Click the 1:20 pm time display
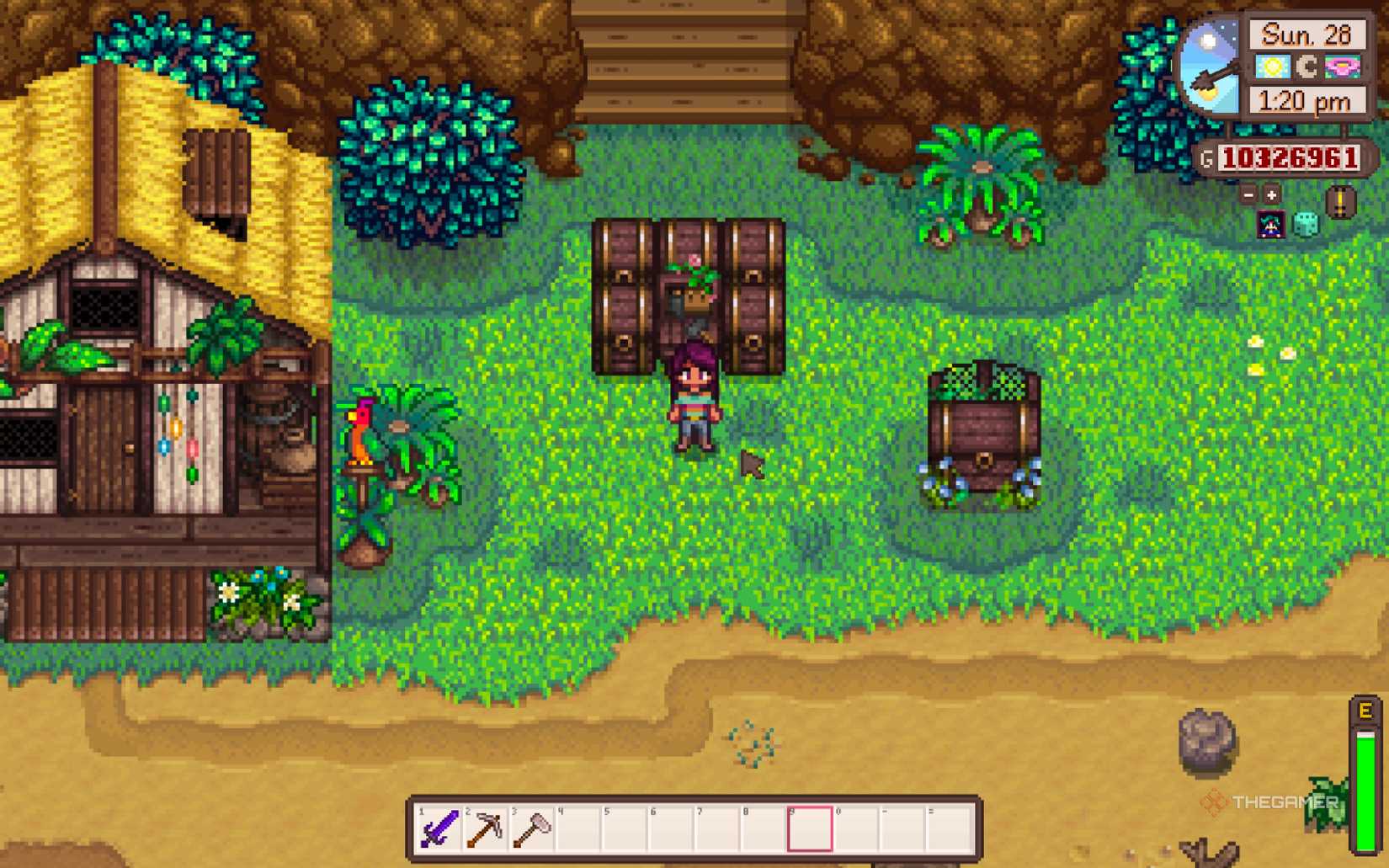This screenshot has width=1389, height=868. [1307, 101]
